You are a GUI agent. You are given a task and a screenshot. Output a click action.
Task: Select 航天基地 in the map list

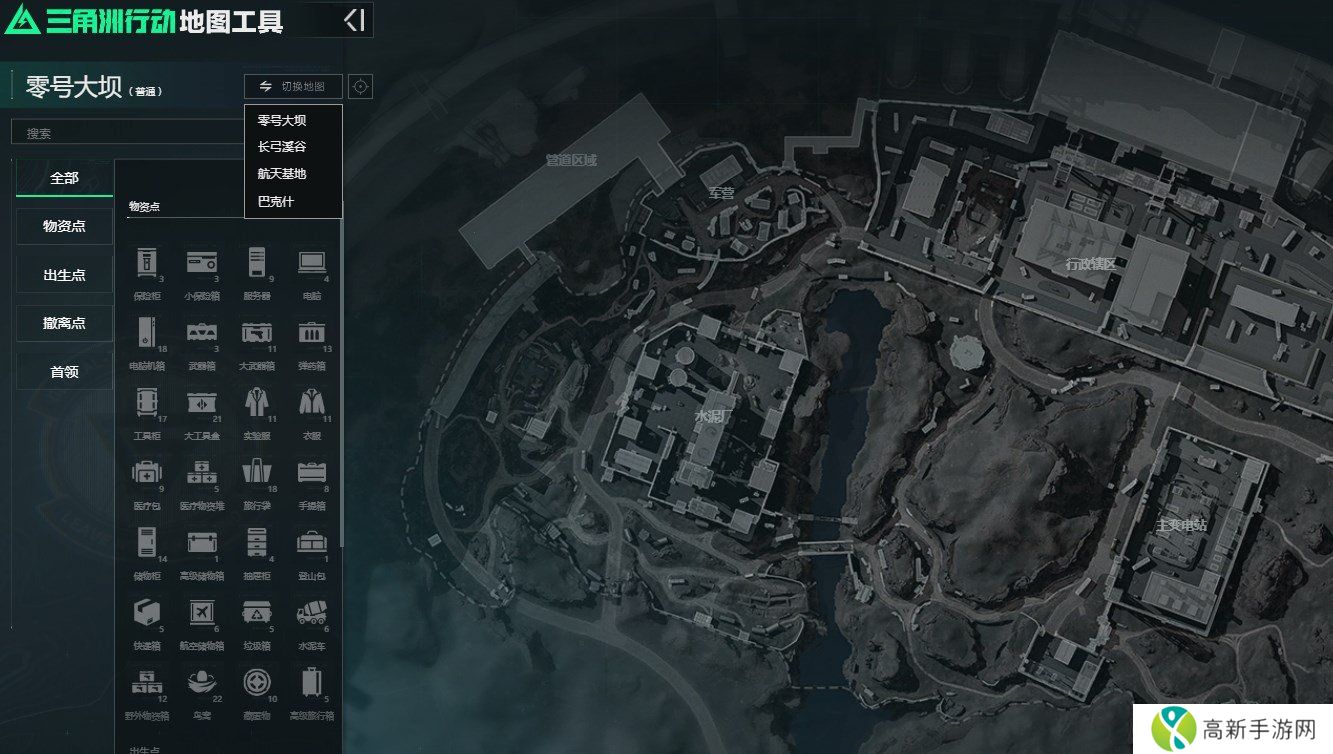pos(282,174)
